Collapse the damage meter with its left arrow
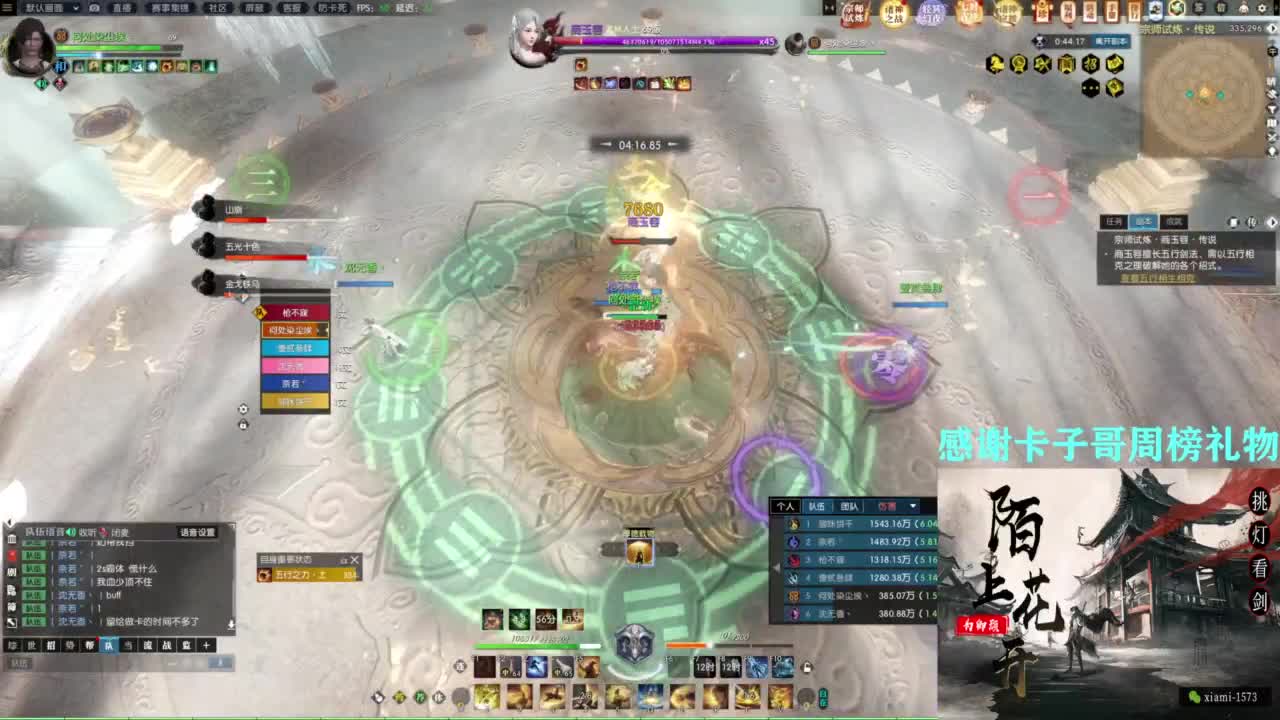This screenshot has height=720, width=1280. tap(776, 567)
